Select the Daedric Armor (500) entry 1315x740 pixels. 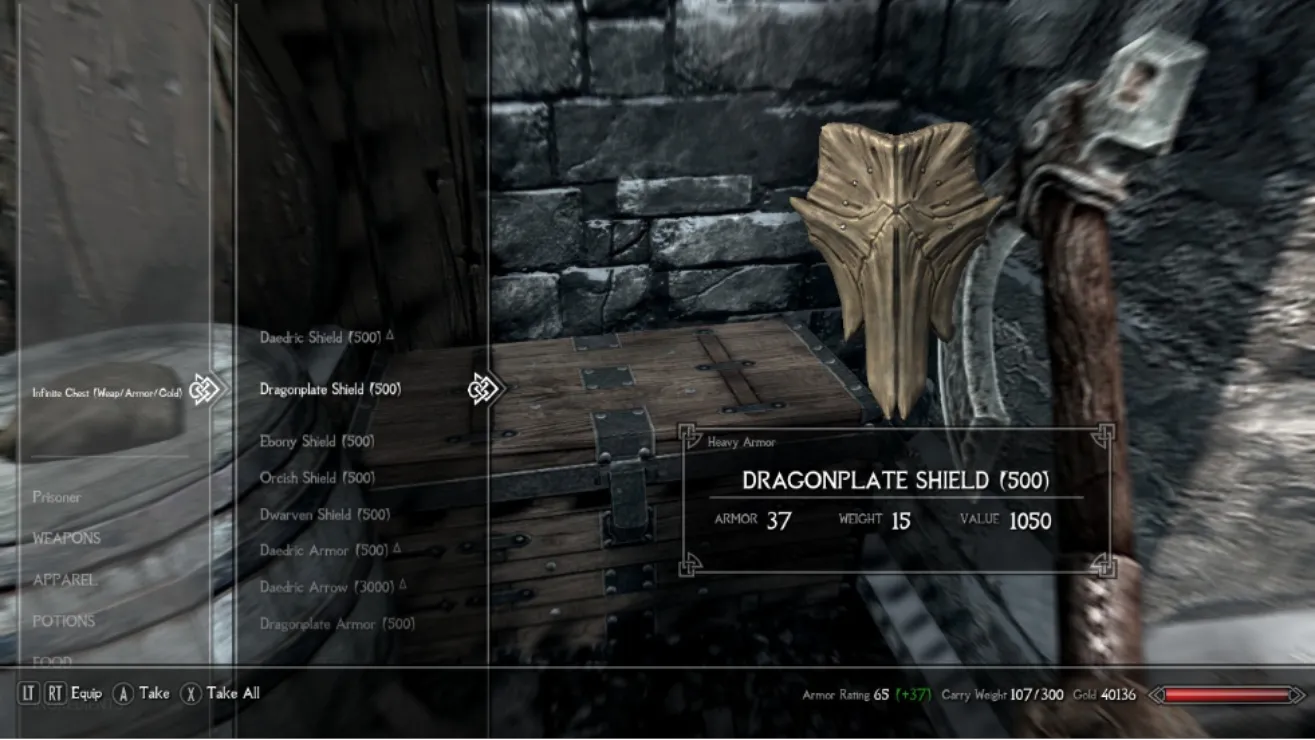point(324,551)
